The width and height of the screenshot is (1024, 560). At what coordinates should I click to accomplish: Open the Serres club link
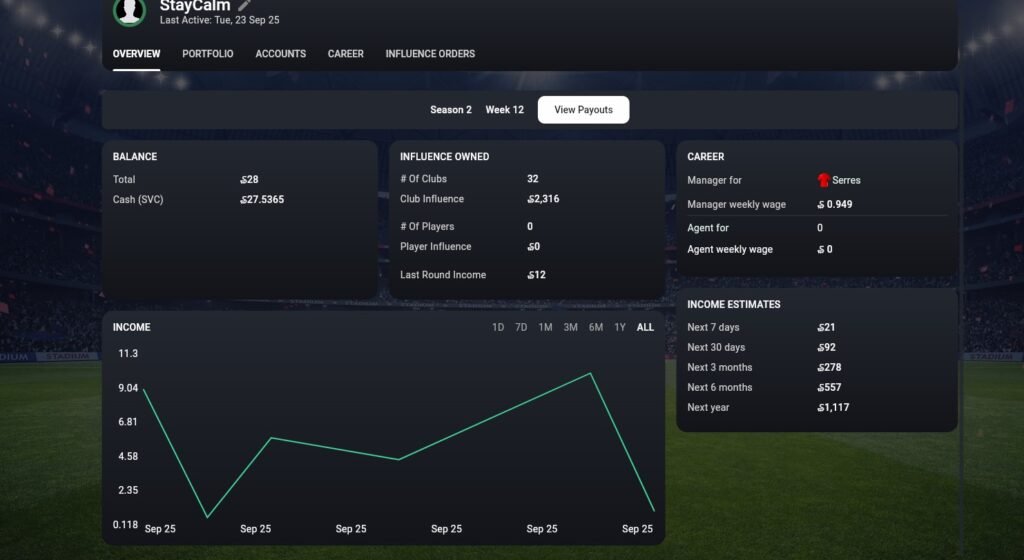pyautogui.click(x=845, y=181)
